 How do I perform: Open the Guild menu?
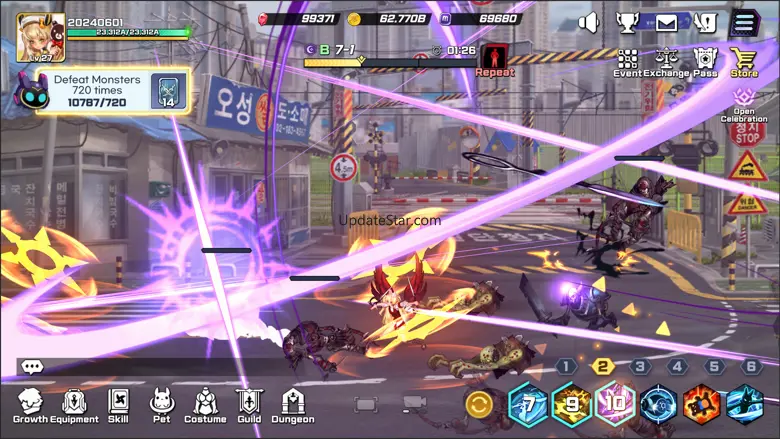(x=249, y=405)
